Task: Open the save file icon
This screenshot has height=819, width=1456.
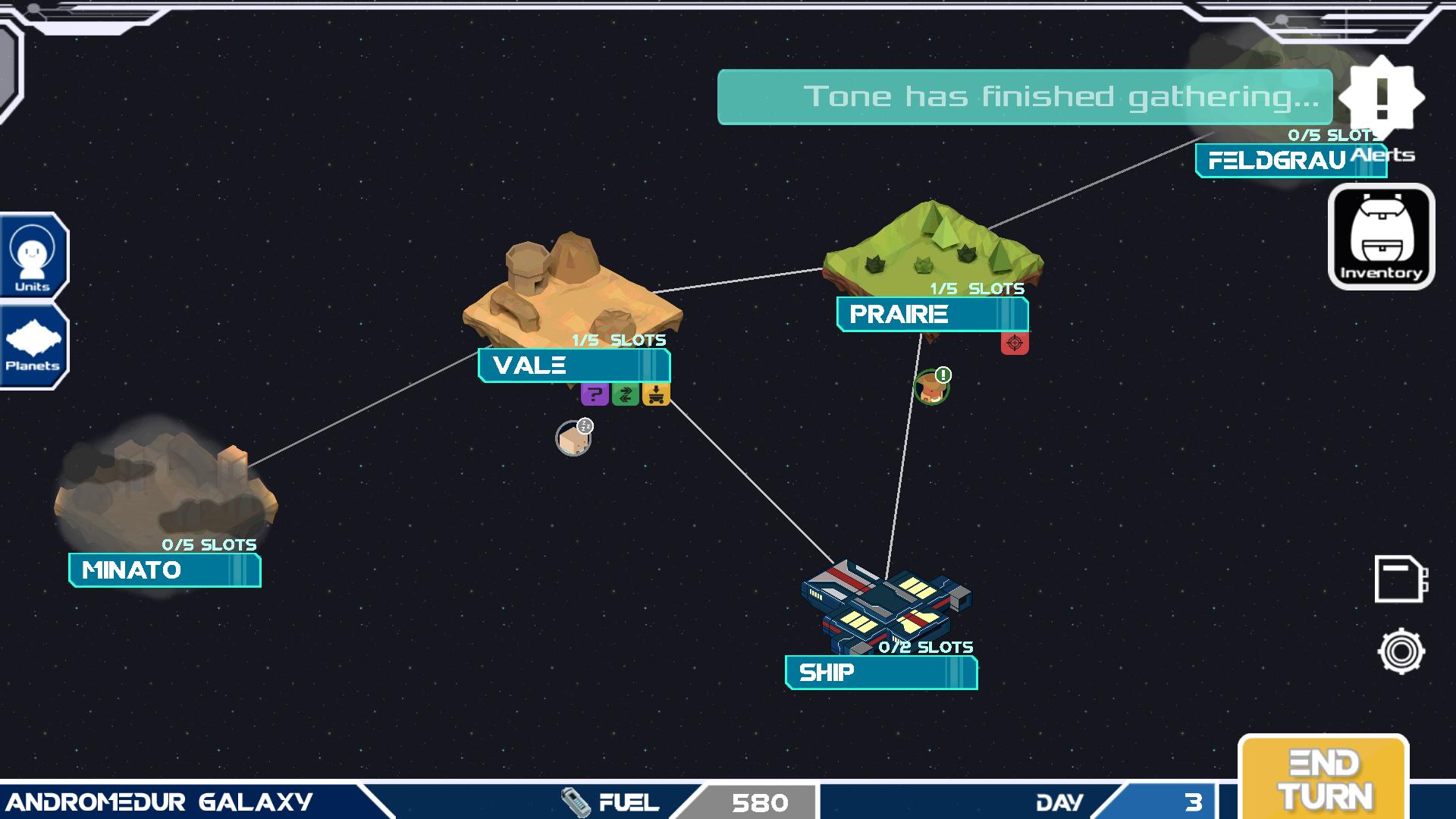Action: point(1401,579)
